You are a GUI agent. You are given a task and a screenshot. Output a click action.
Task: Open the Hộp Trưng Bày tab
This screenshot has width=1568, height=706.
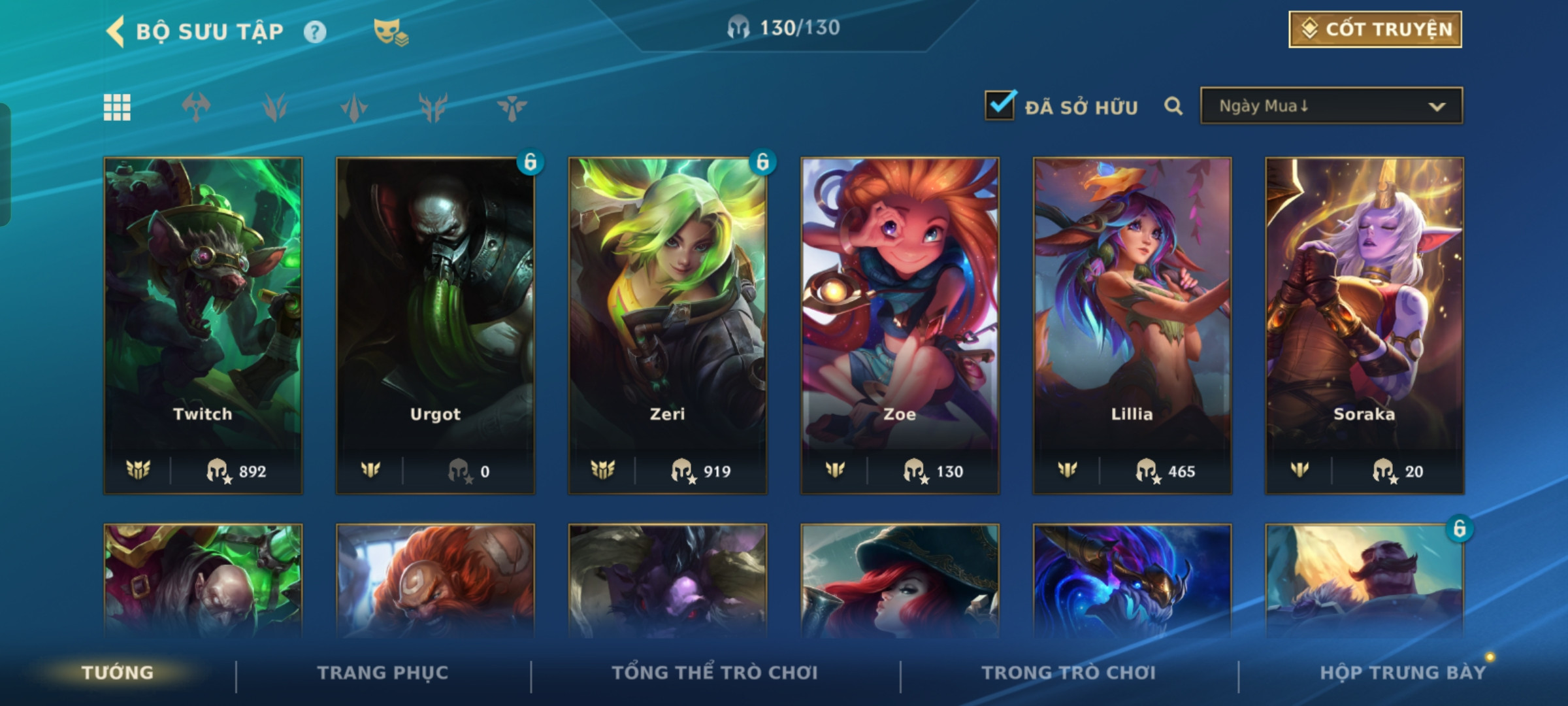(1403, 673)
